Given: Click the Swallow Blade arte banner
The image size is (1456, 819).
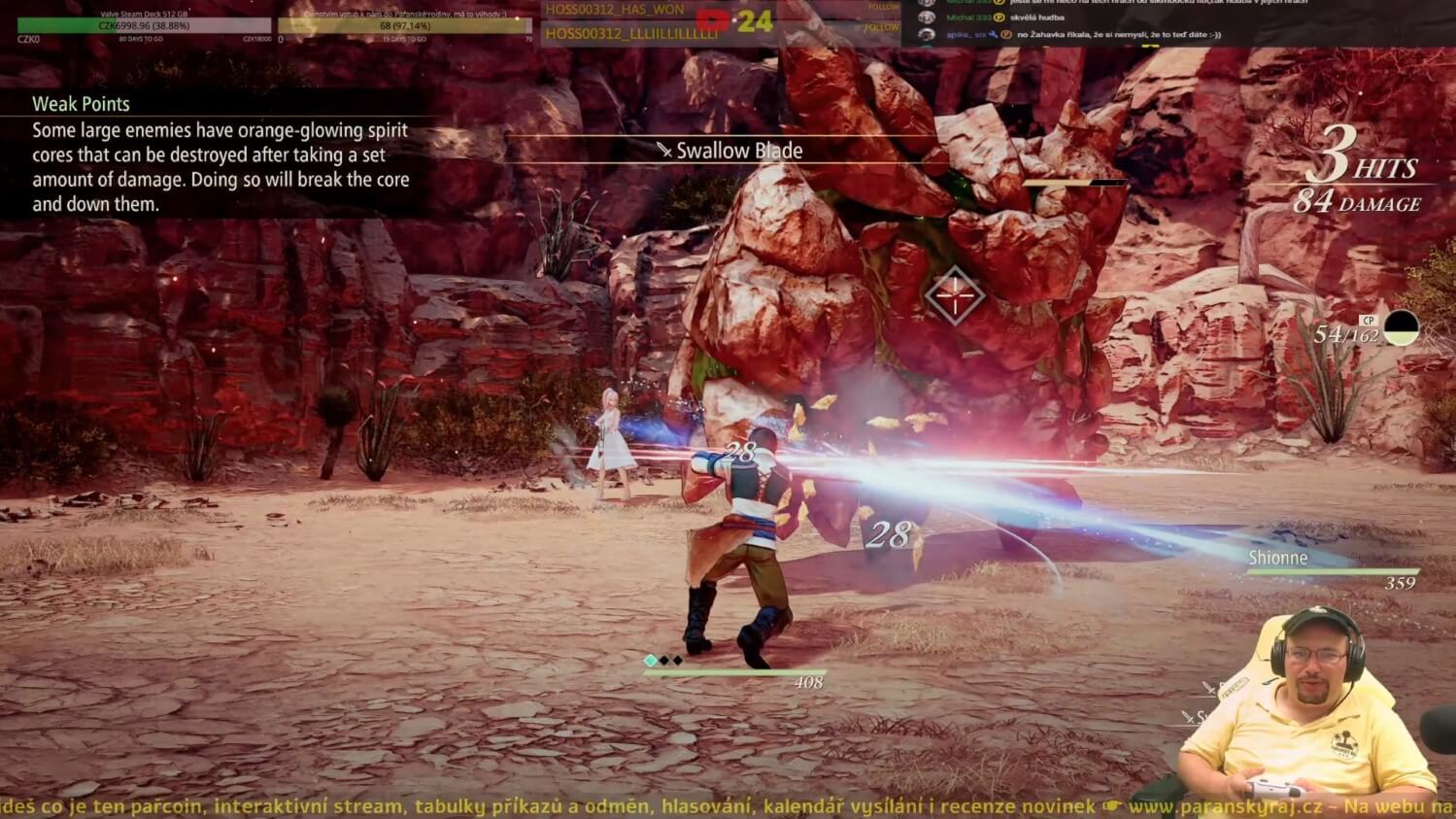Looking at the screenshot, I should [730, 151].
